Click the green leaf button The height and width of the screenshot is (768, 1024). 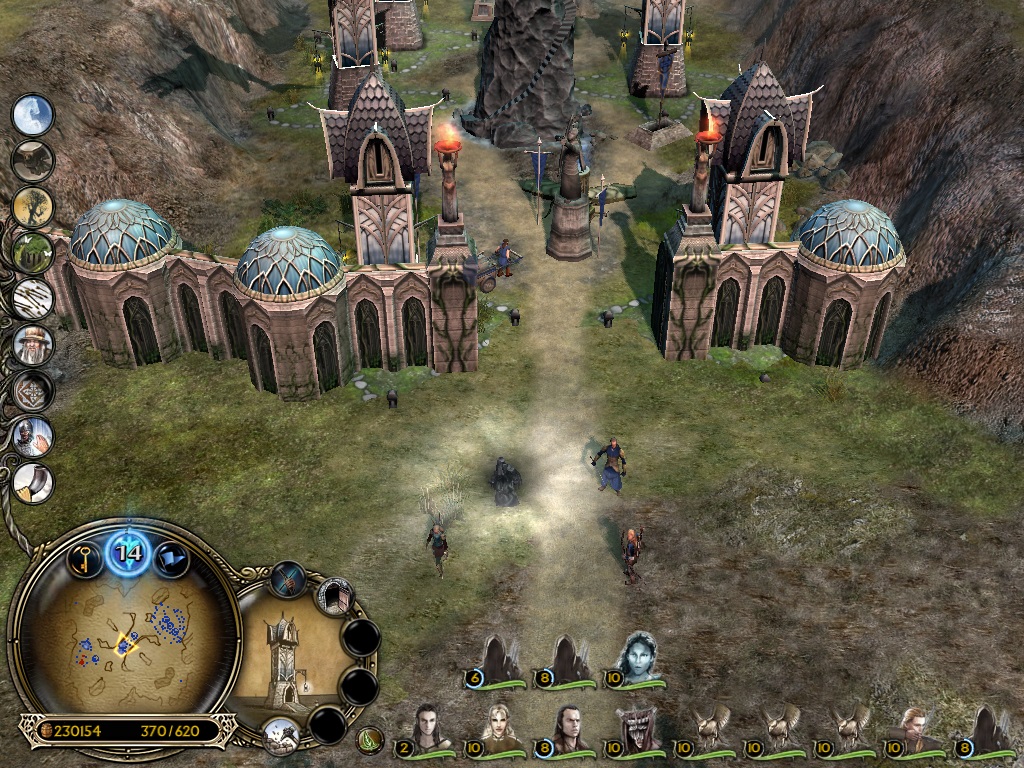click(371, 740)
